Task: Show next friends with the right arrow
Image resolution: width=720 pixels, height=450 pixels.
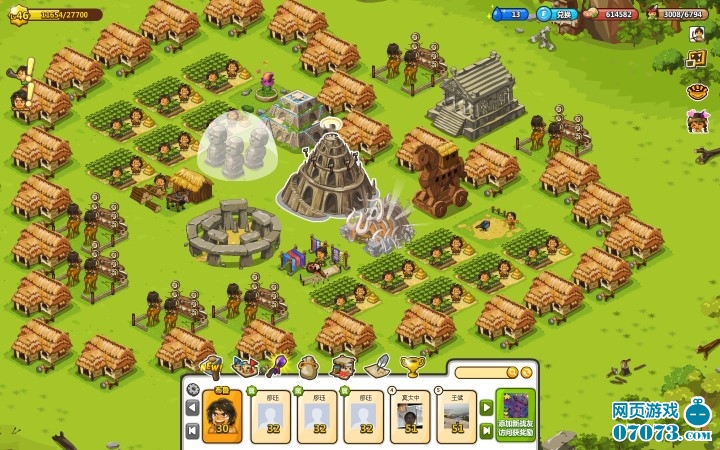Action: coord(487,408)
